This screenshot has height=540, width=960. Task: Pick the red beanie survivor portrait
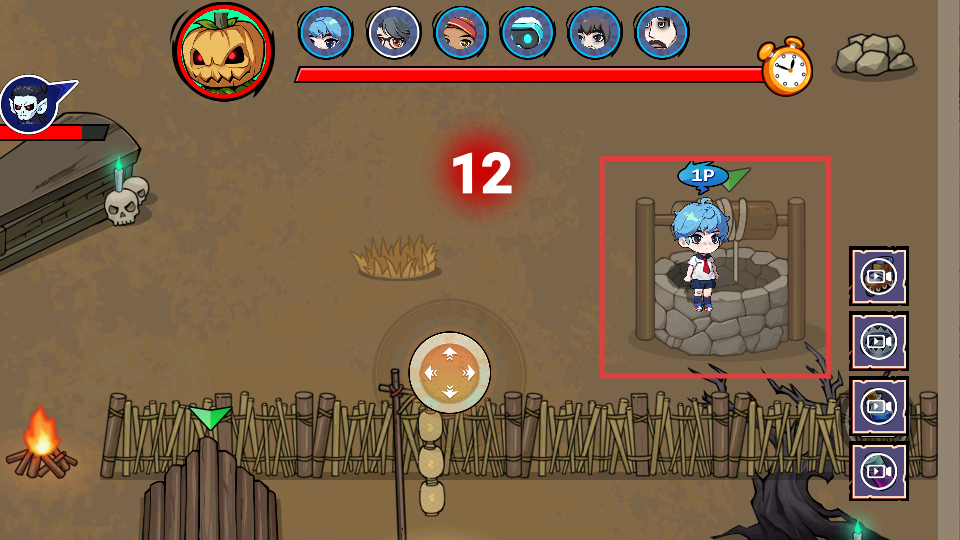pyautogui.click(x=460, y=33)
